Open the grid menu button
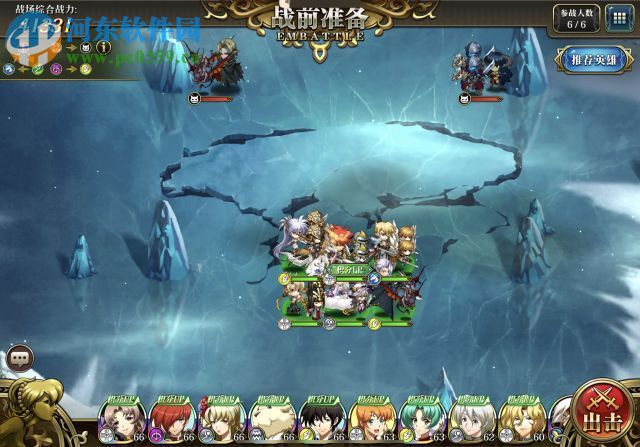The image size is (640, 447). 618,19
